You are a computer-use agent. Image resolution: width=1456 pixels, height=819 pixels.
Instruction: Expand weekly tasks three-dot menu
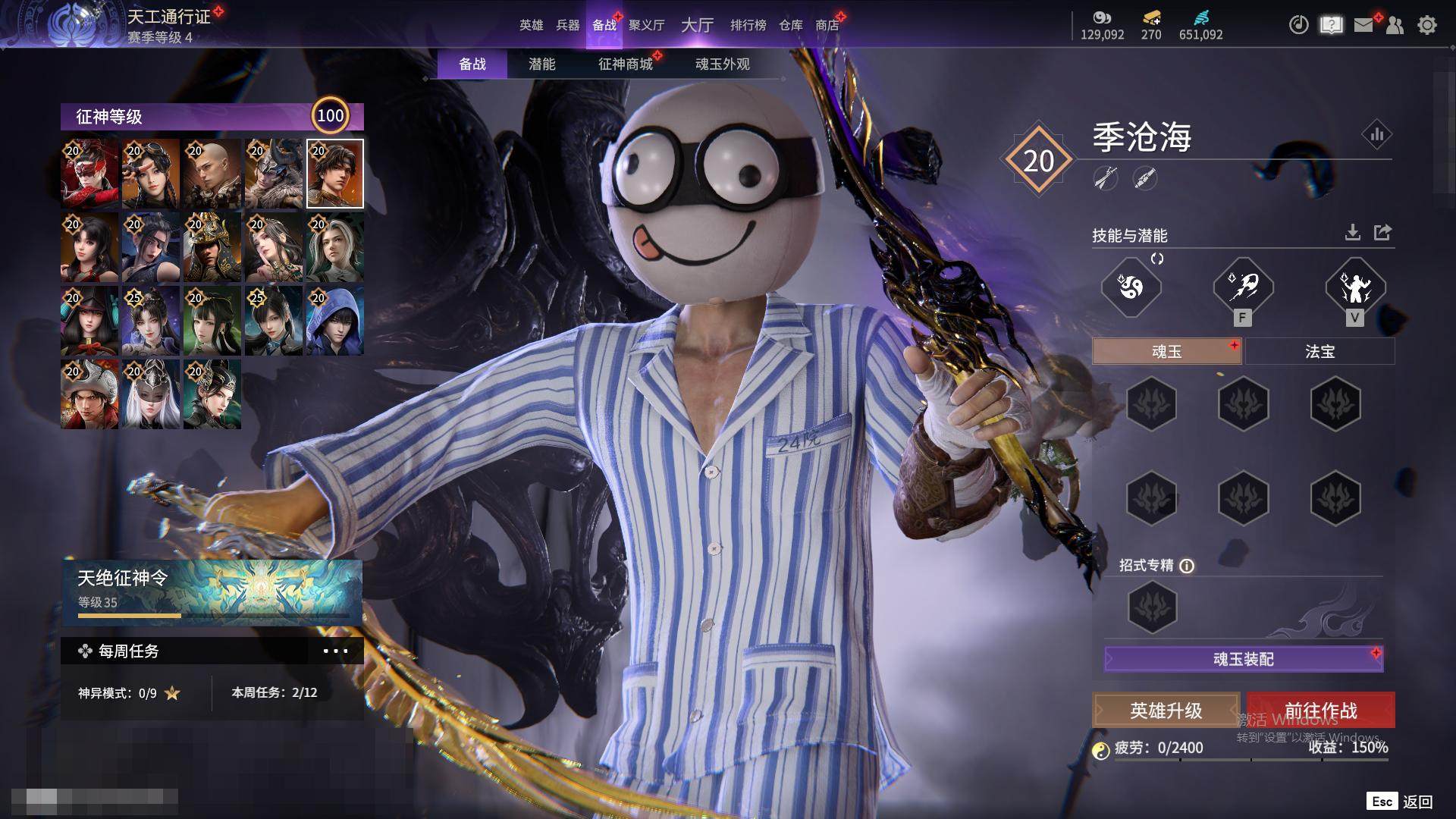[335, 651]
